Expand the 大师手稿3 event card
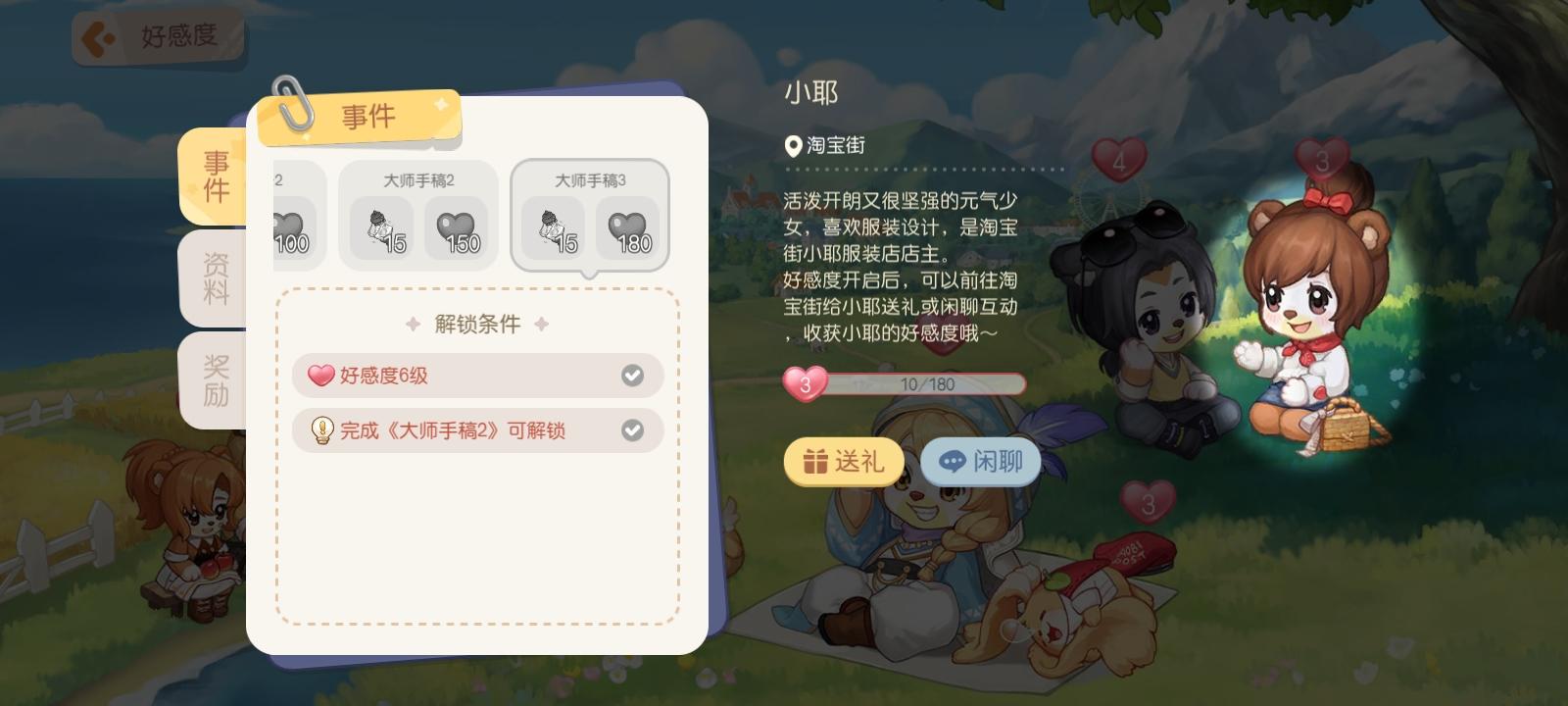The width and height of the screenshot is (1568, 706). coord(590,214)
